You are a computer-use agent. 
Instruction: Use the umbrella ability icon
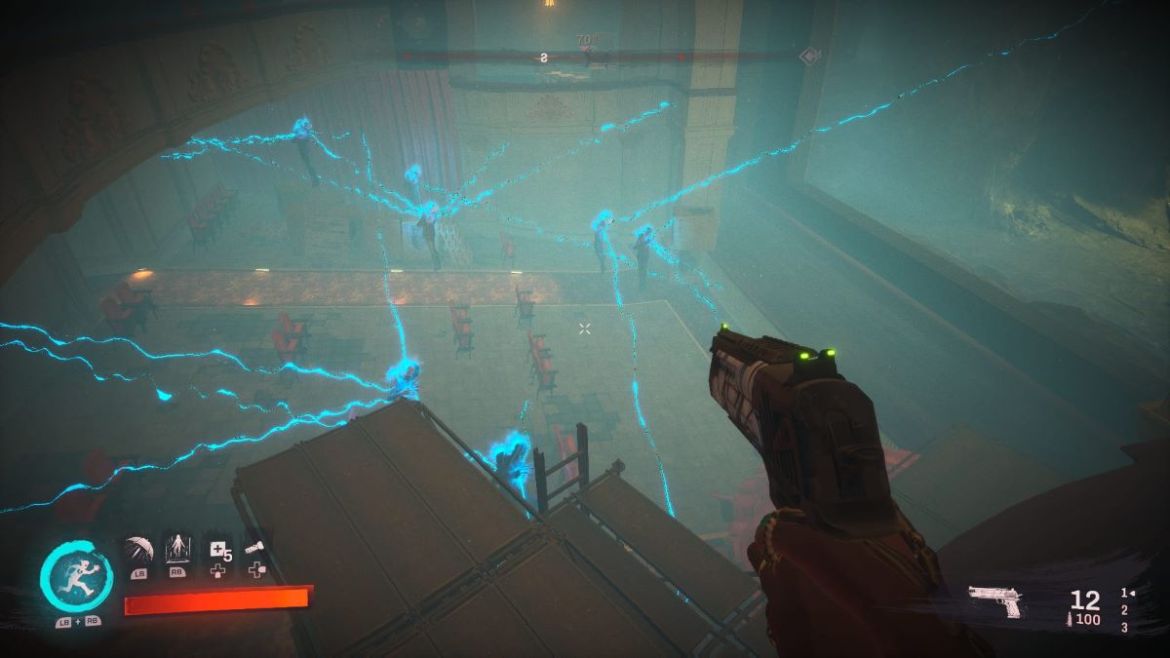point(138,550)
